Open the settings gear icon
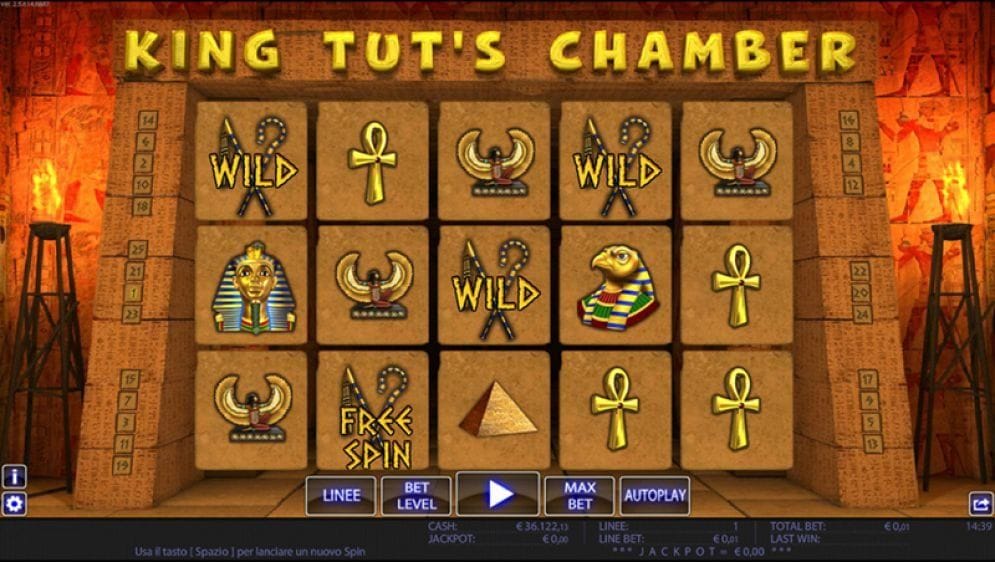 pos(14,504)
